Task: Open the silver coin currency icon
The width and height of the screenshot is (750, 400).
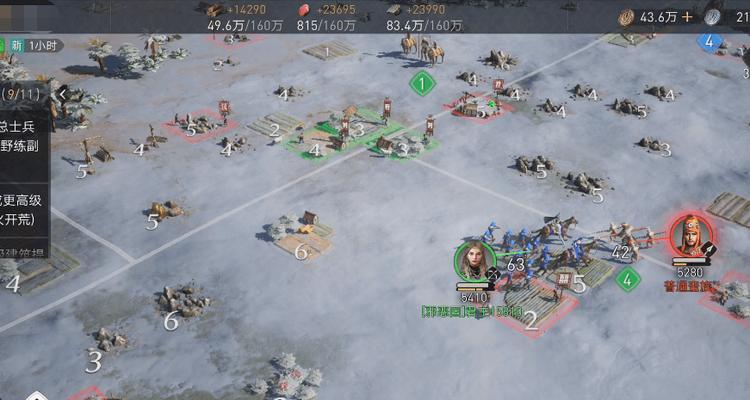Action: pyautogui.click(x=713, y=17)
